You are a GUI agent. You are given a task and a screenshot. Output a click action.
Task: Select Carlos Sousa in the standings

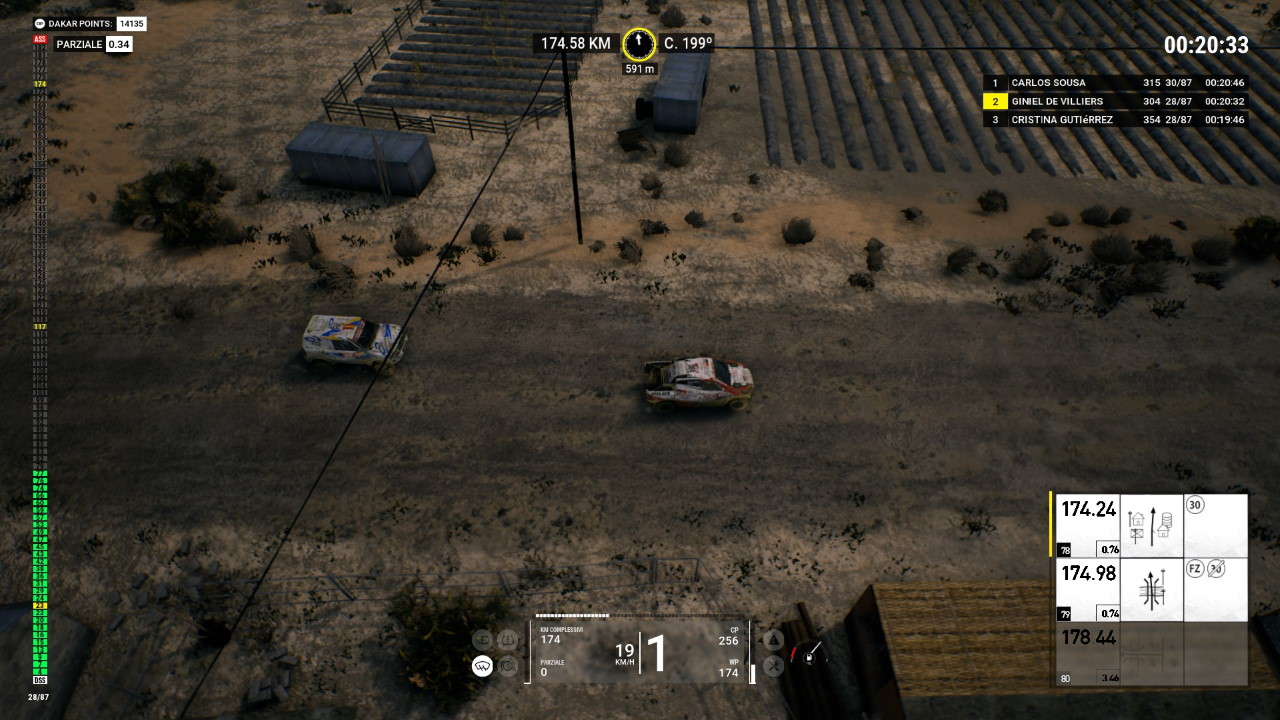(1116, 83)
